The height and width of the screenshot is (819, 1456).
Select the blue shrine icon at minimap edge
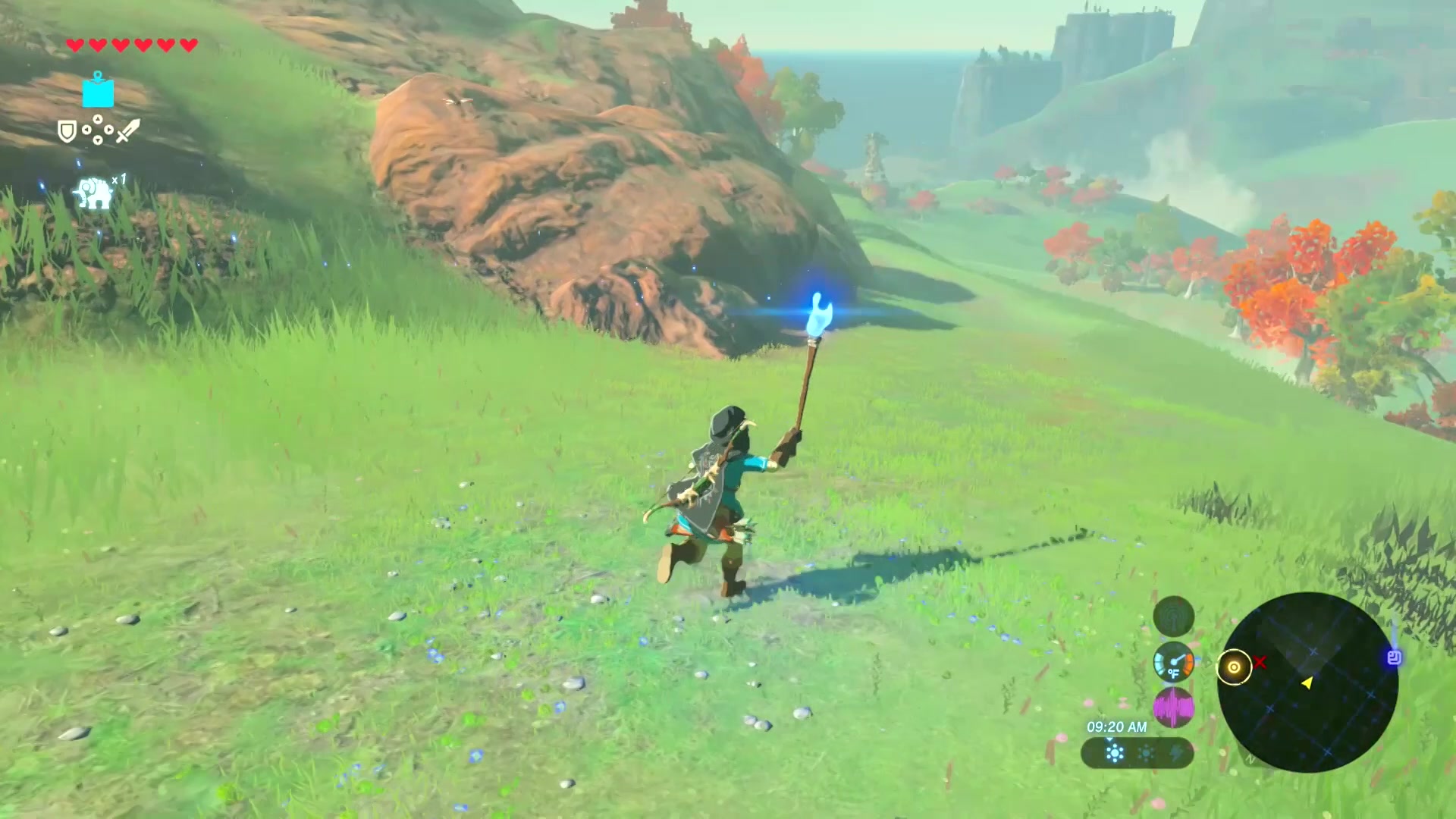click(1394, 657)
